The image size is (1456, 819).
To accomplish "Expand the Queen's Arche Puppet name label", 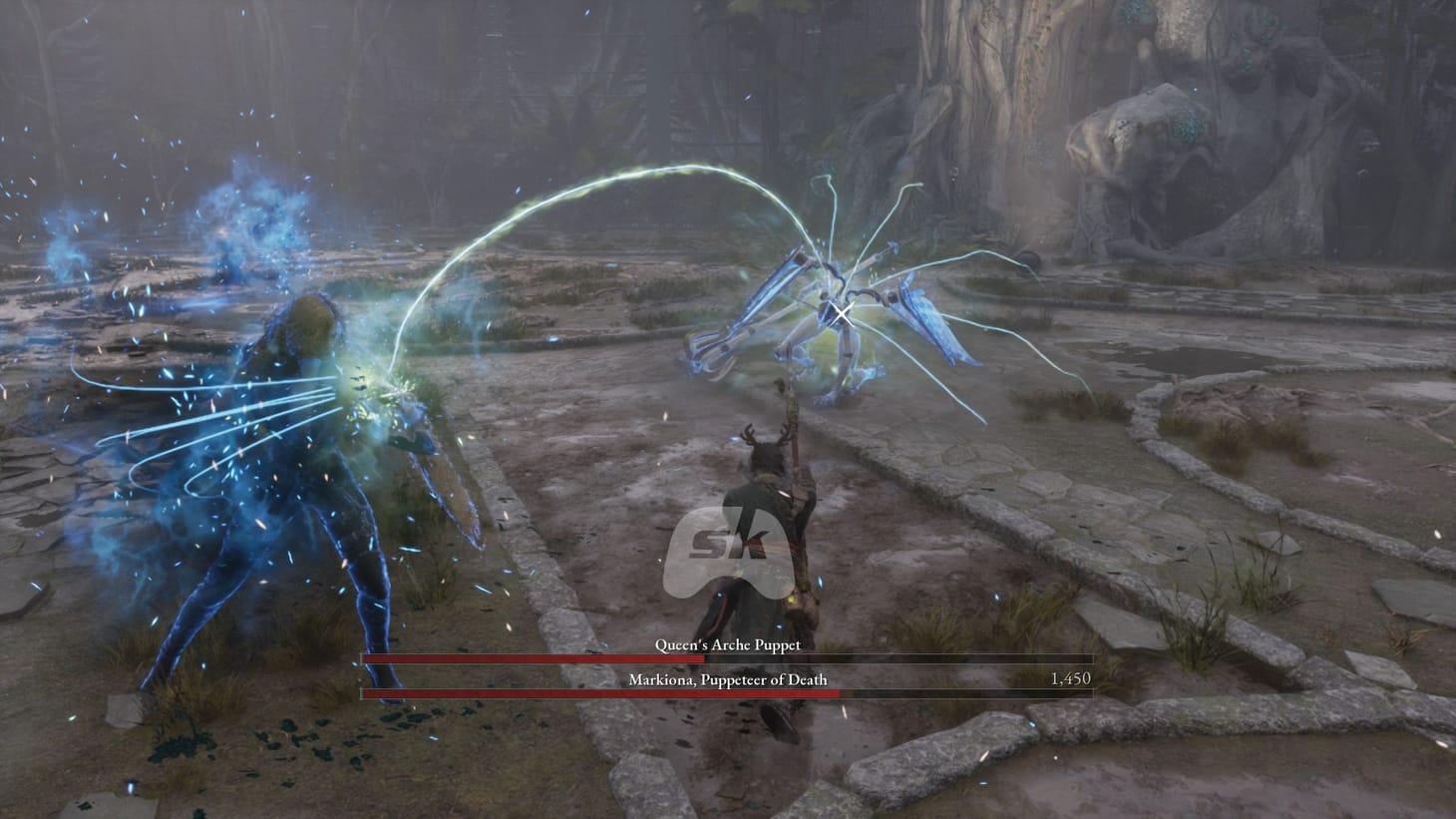I will point(726,644).
